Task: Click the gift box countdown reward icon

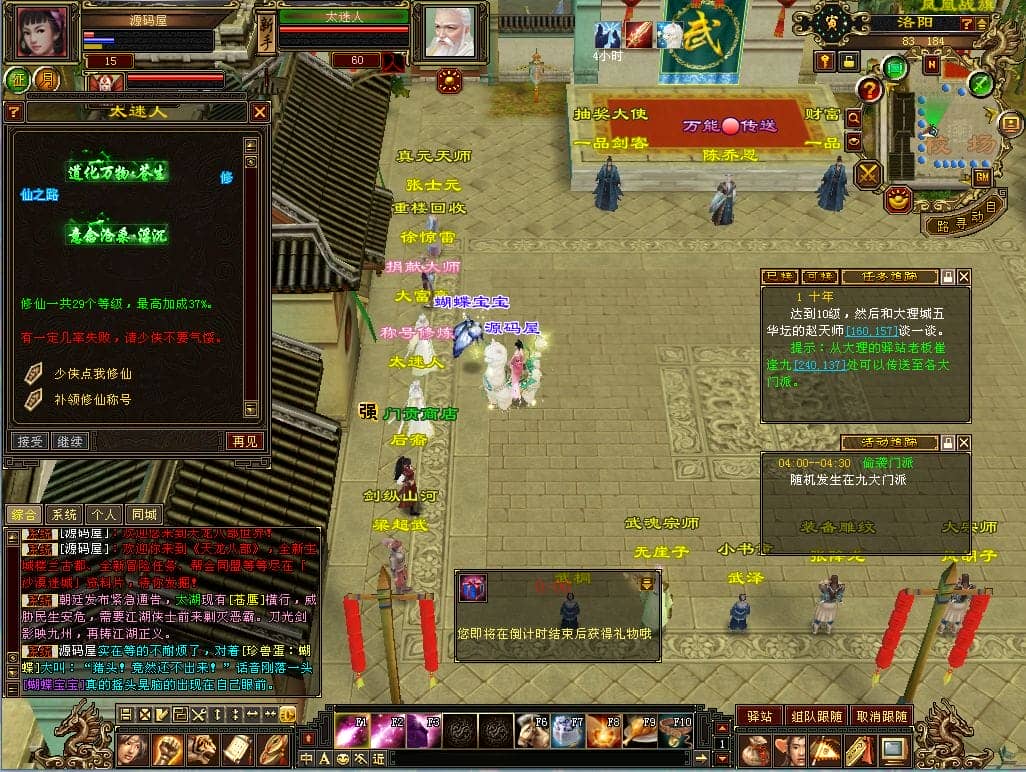Action: click(472, 588)
